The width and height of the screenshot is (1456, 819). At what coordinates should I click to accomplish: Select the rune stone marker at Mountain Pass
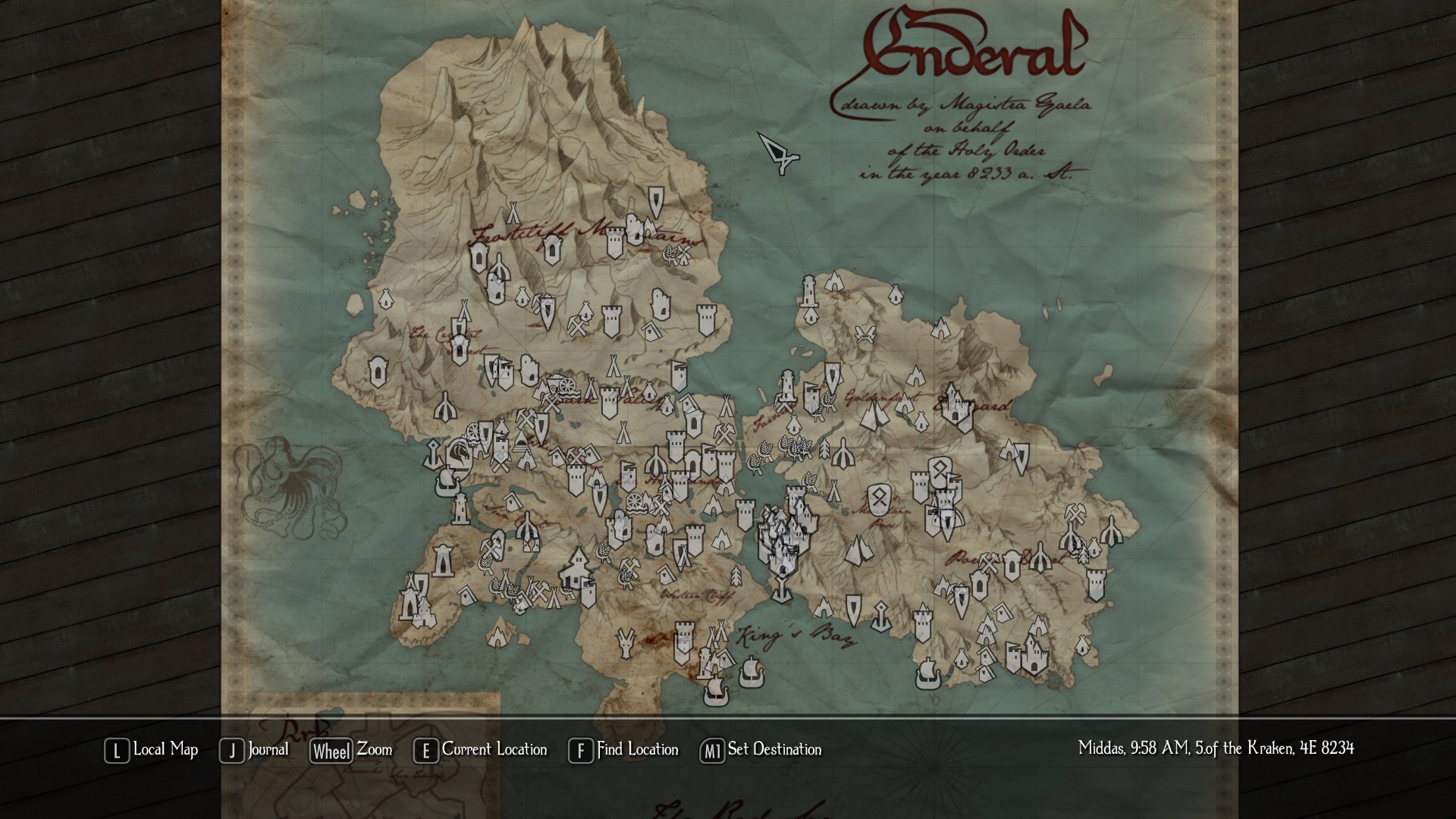point(880,499)
